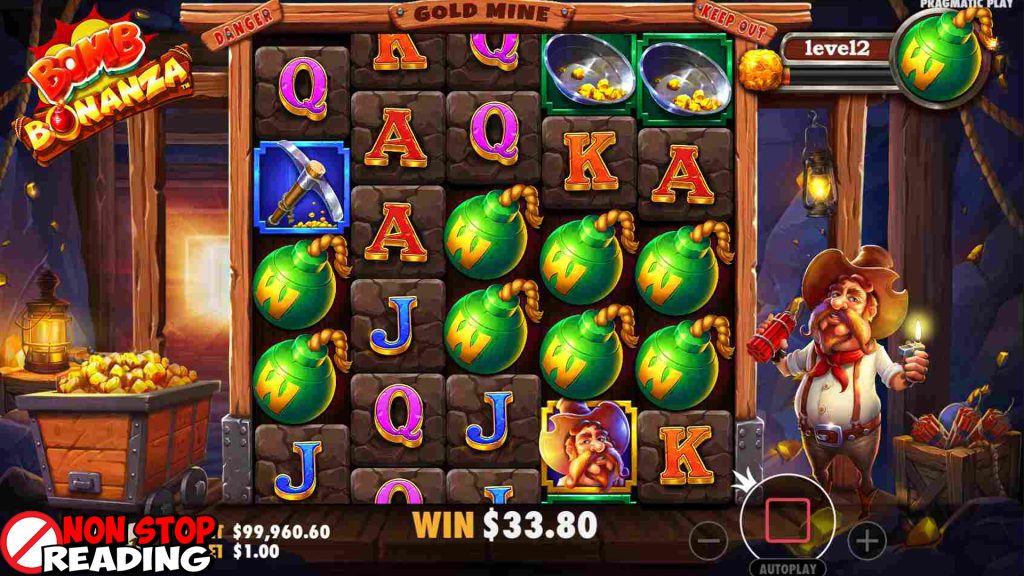Increase the bet with the plus button
The image size is (1024, 576).
point(866,541)
